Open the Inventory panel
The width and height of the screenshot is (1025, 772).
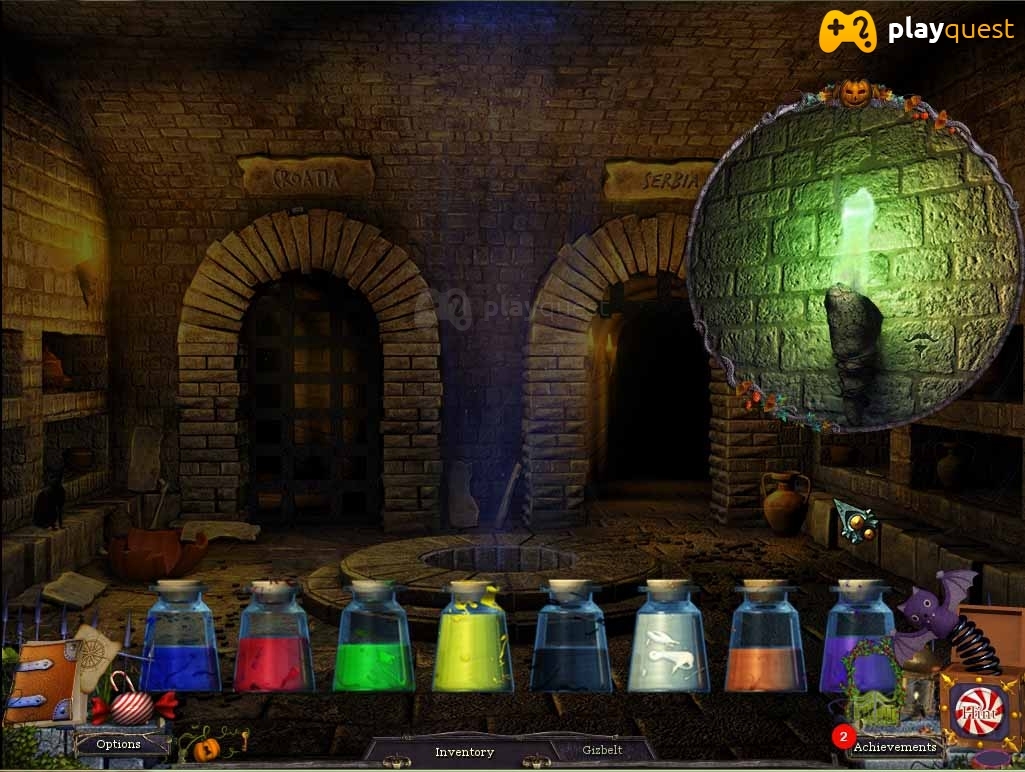[x=464, y=751]
